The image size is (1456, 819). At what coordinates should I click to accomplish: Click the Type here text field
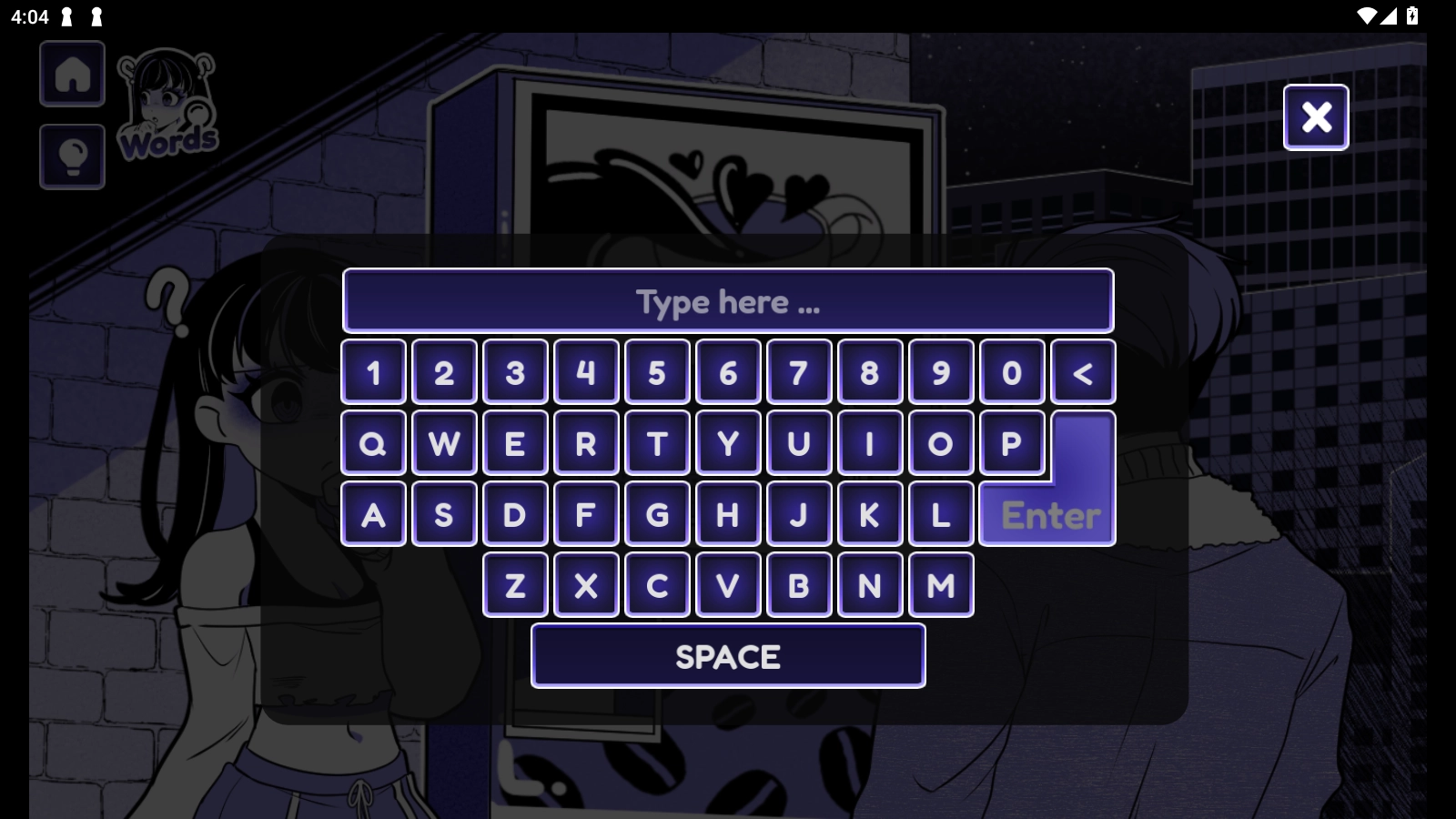(x=728, y=300)
